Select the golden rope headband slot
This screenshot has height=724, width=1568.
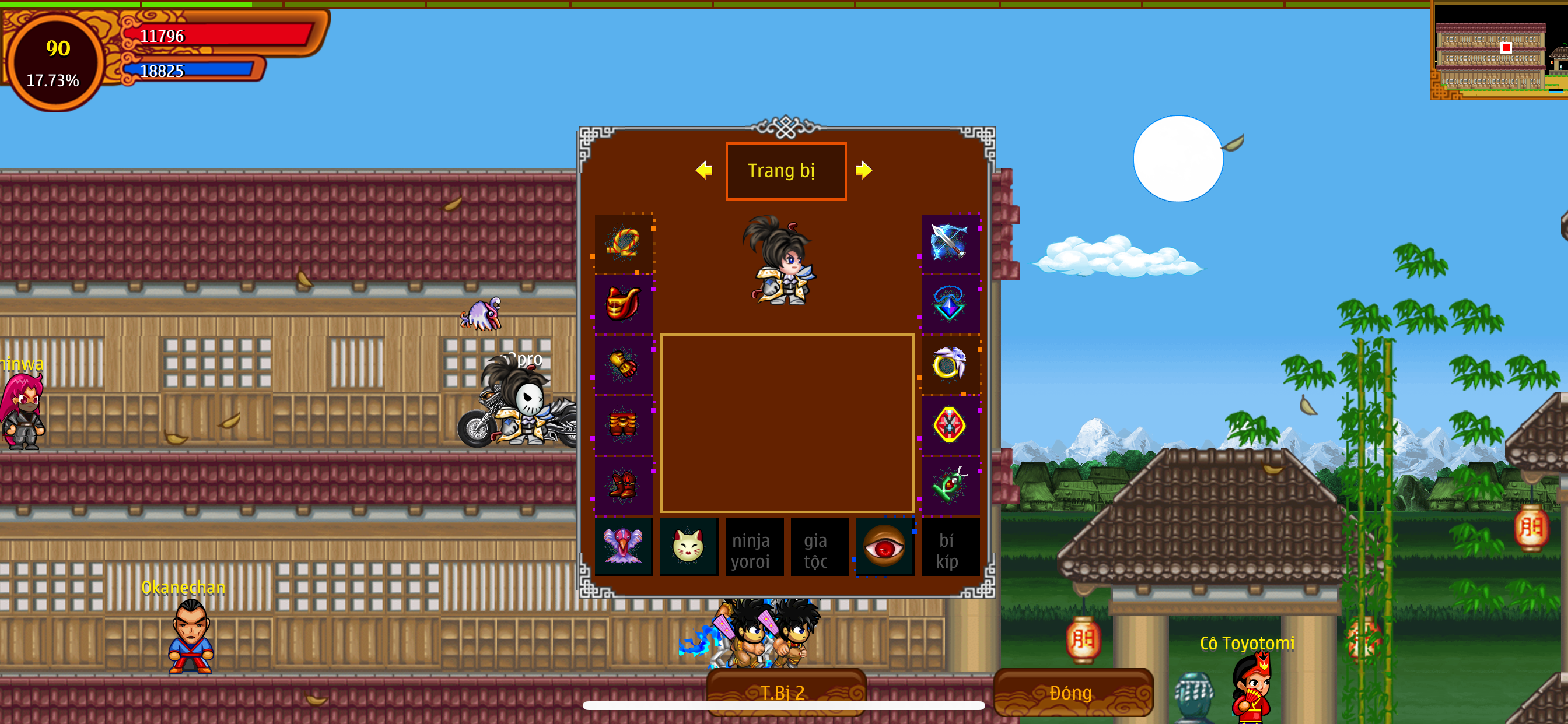pyautogui.click(x=624, y=243)
